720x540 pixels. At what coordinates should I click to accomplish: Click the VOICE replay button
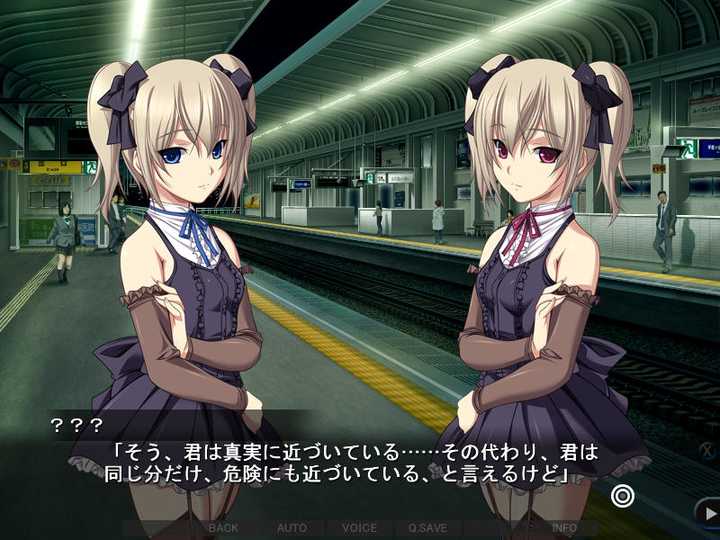359,528
